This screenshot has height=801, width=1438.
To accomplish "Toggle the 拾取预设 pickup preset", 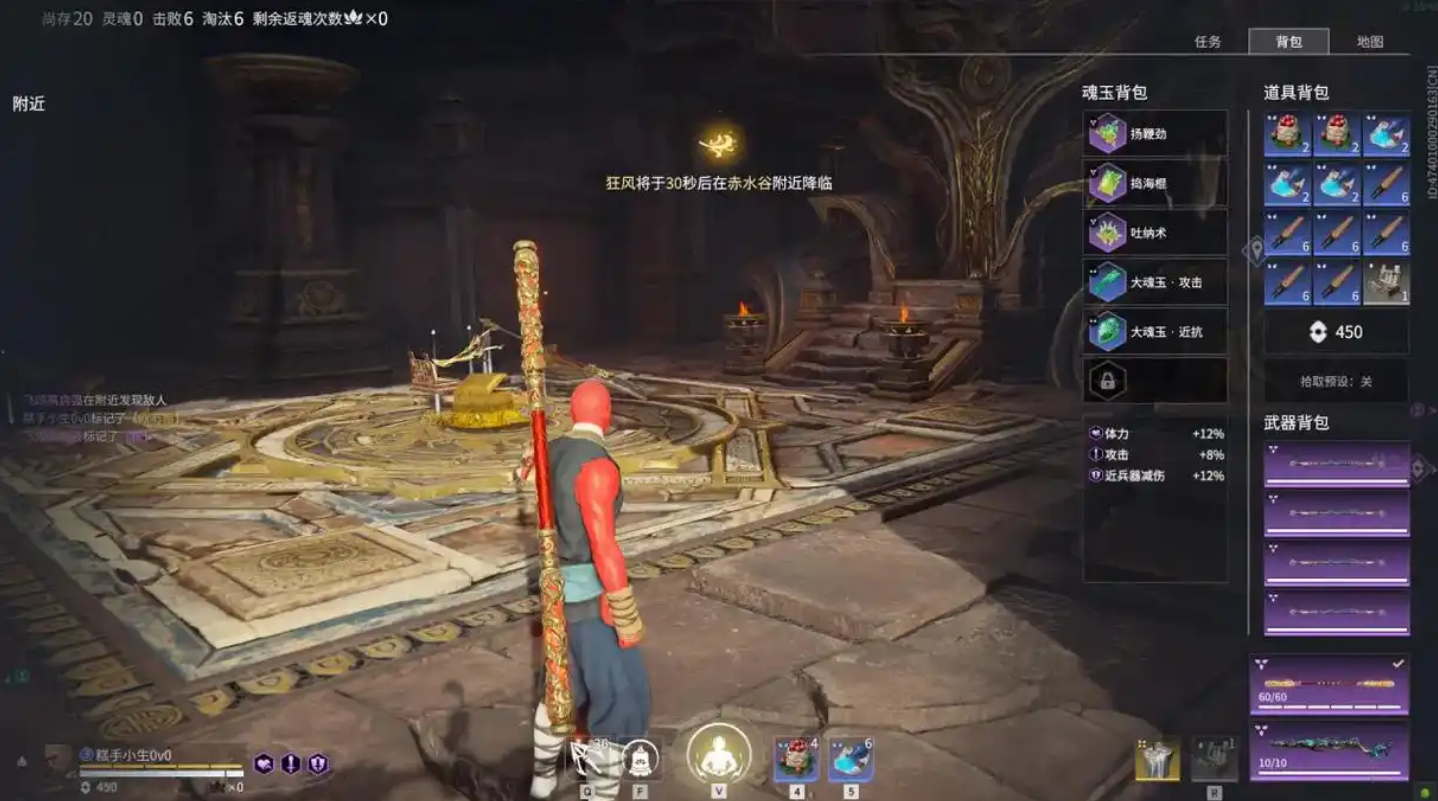I will tap(1336, 381).
